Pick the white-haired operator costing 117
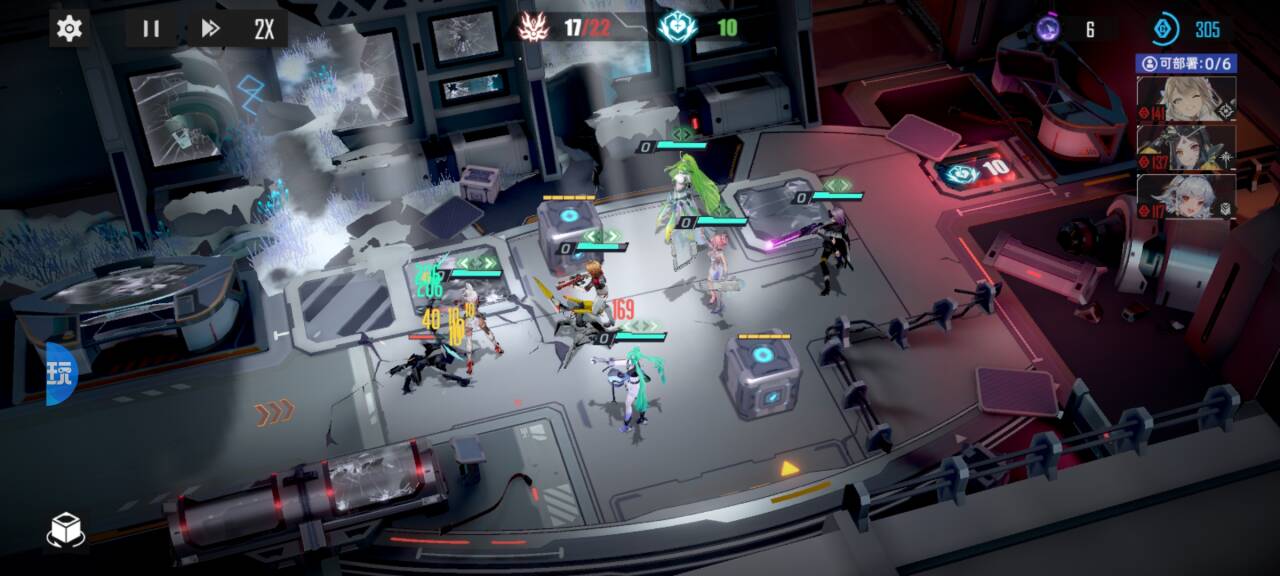The height and width of the screenshot is (576, 1280). 1186,197
